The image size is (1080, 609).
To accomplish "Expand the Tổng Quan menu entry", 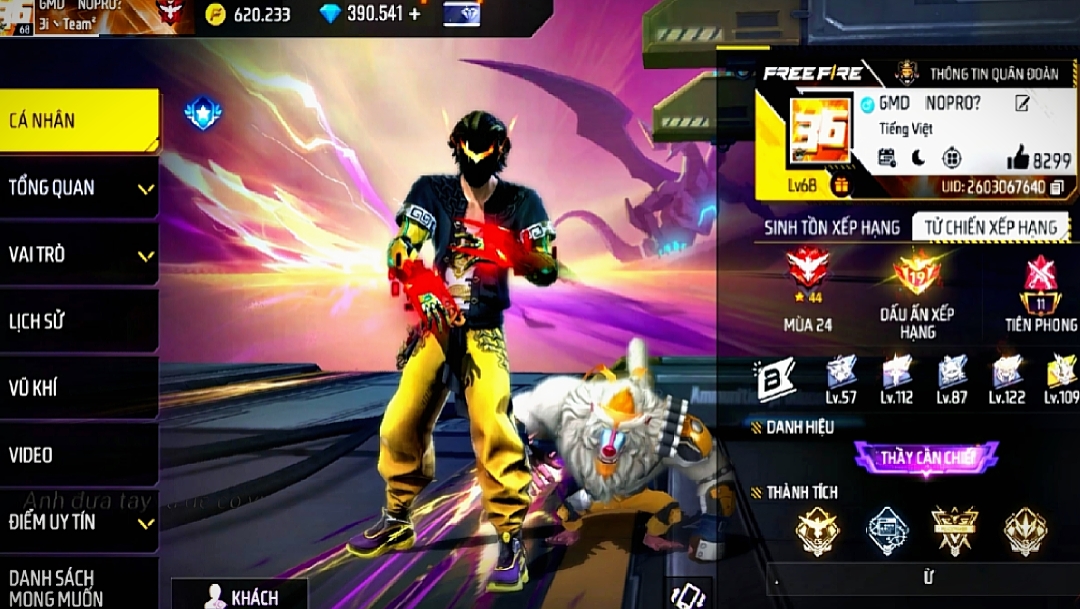I will pos(78,188).
